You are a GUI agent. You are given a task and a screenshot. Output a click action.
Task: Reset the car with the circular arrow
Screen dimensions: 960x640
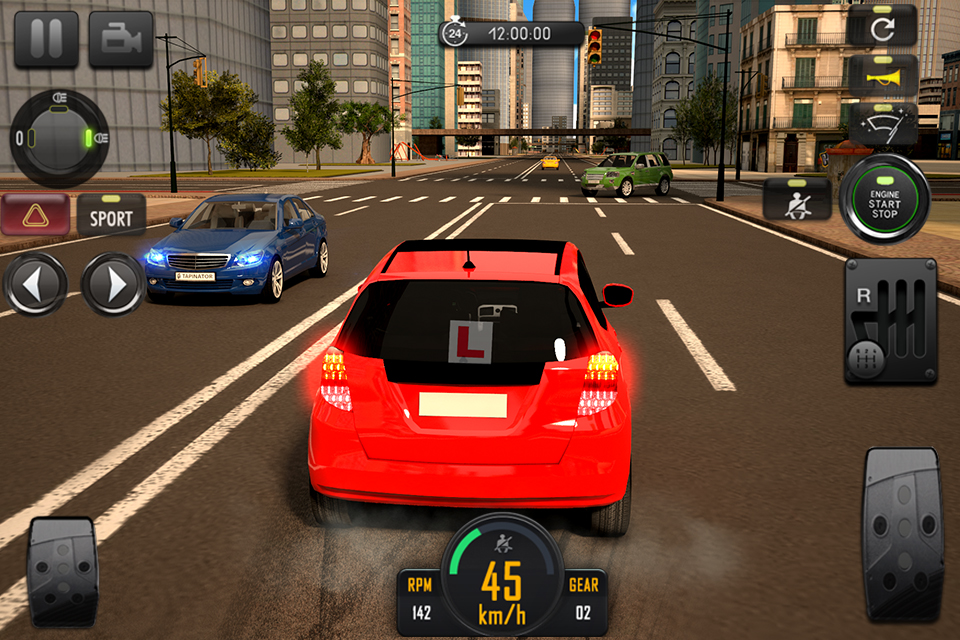pos(883,28)
